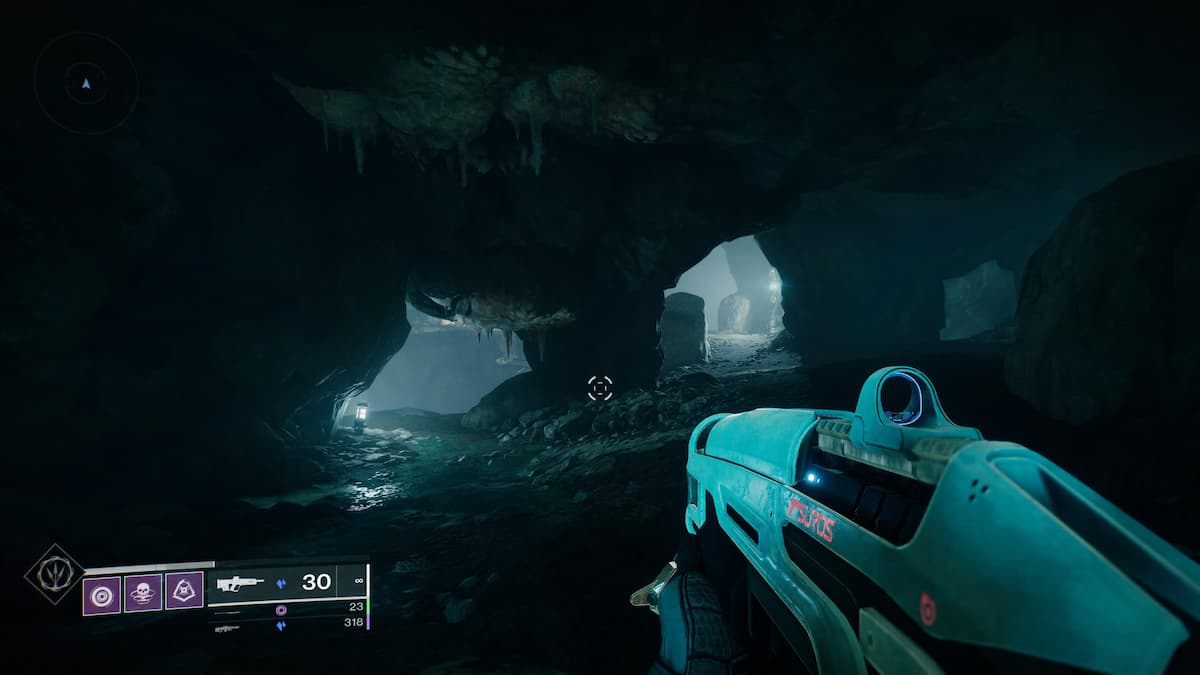Screen dimensions: 1200x675
Task: Select the ringed-circle grenade ability icon
Action: (101, 594)
